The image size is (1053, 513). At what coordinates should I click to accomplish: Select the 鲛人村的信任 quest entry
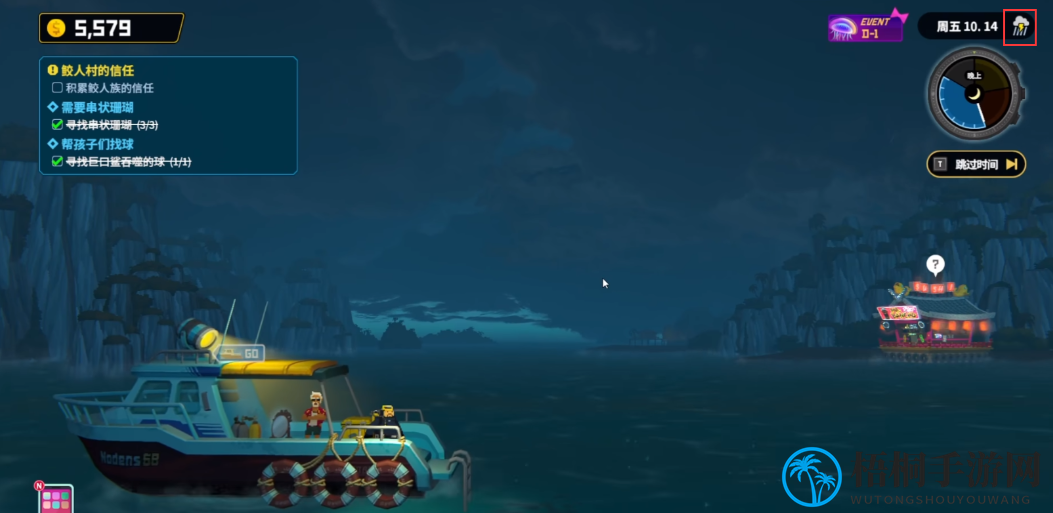tap(97, 71)
